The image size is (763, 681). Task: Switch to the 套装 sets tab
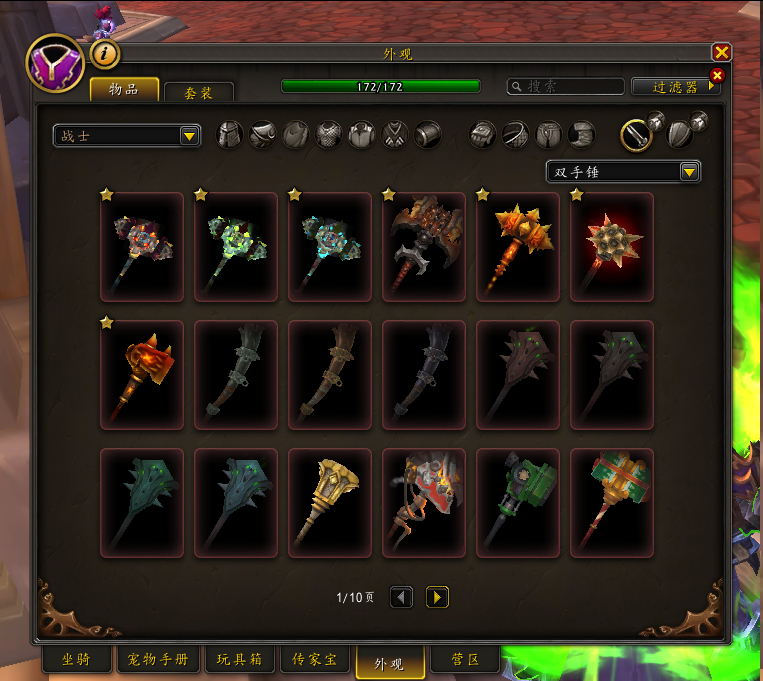pos(198,92)
